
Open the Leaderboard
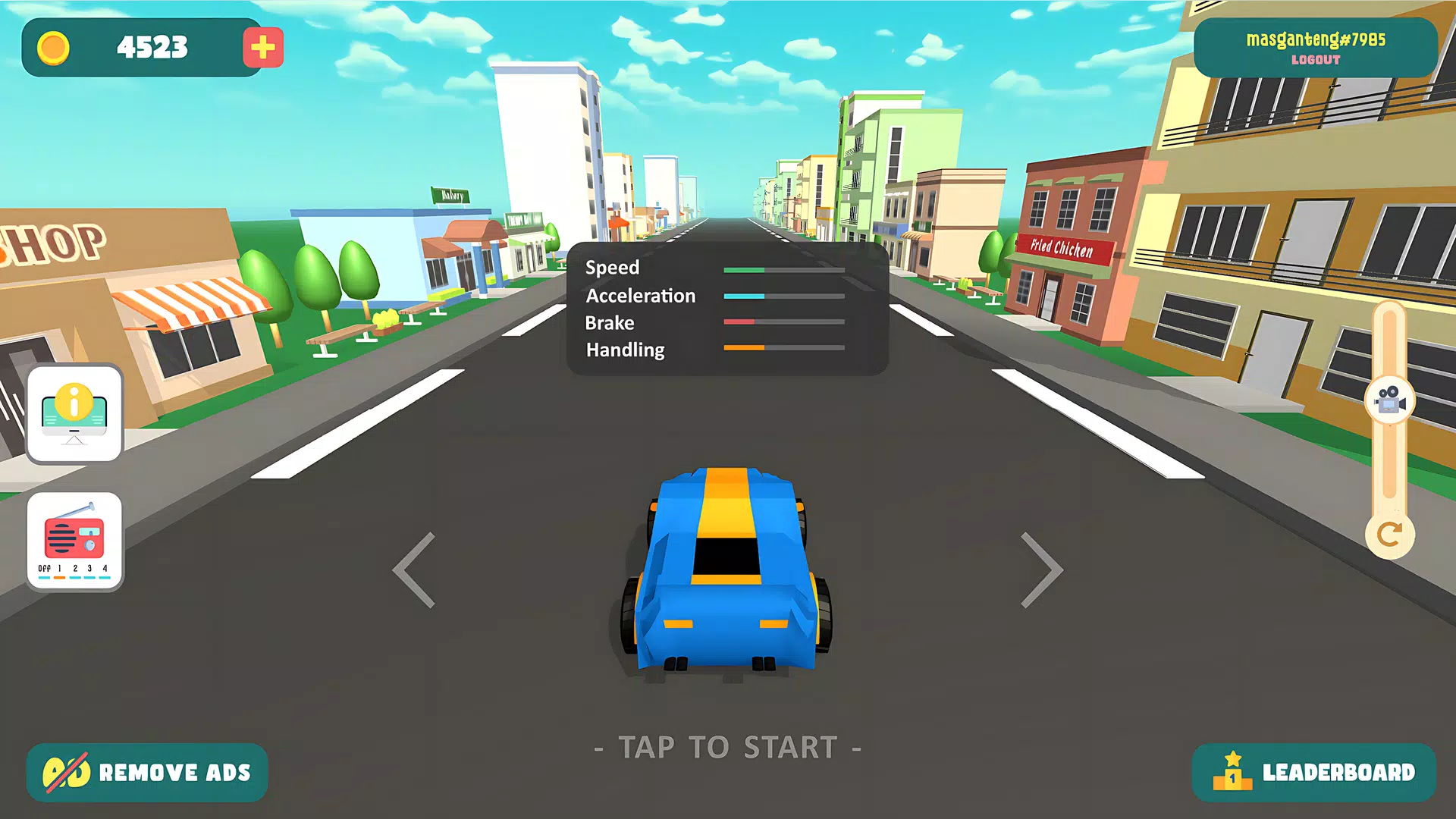pos(1314,773)
